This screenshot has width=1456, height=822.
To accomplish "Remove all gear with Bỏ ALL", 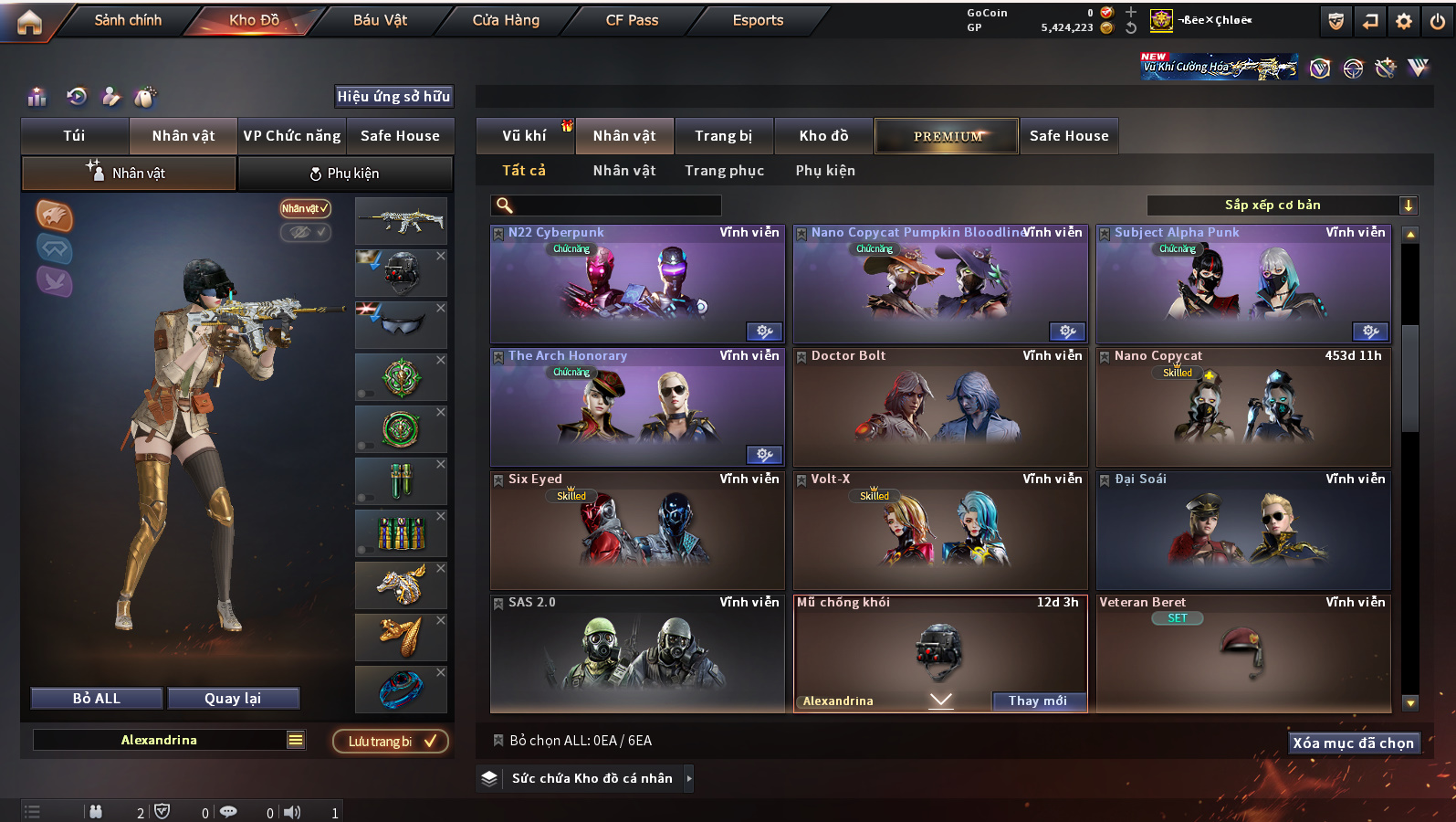I will (x=97, y=699).
